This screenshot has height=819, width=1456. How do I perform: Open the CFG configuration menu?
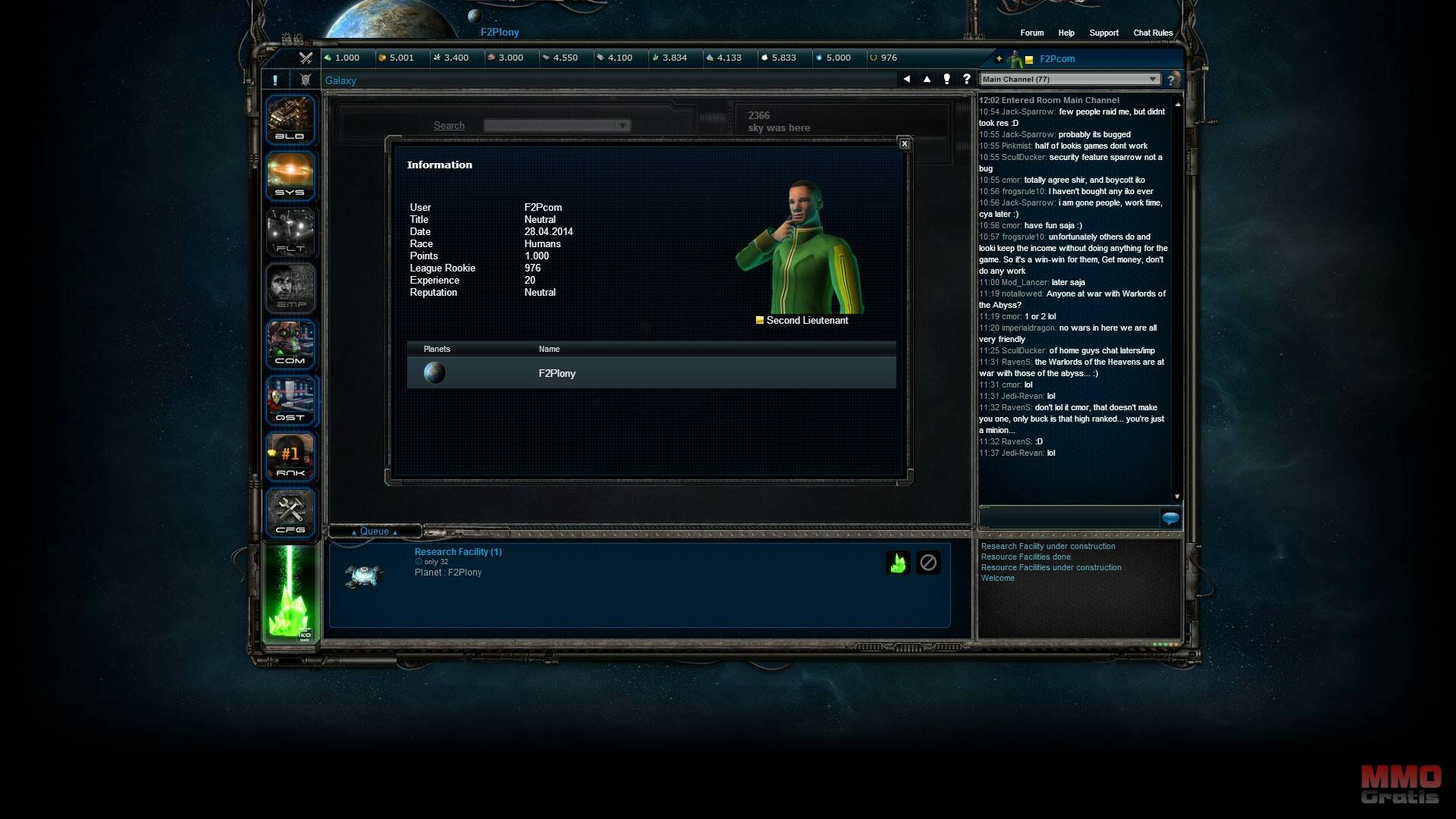point(290,513)
